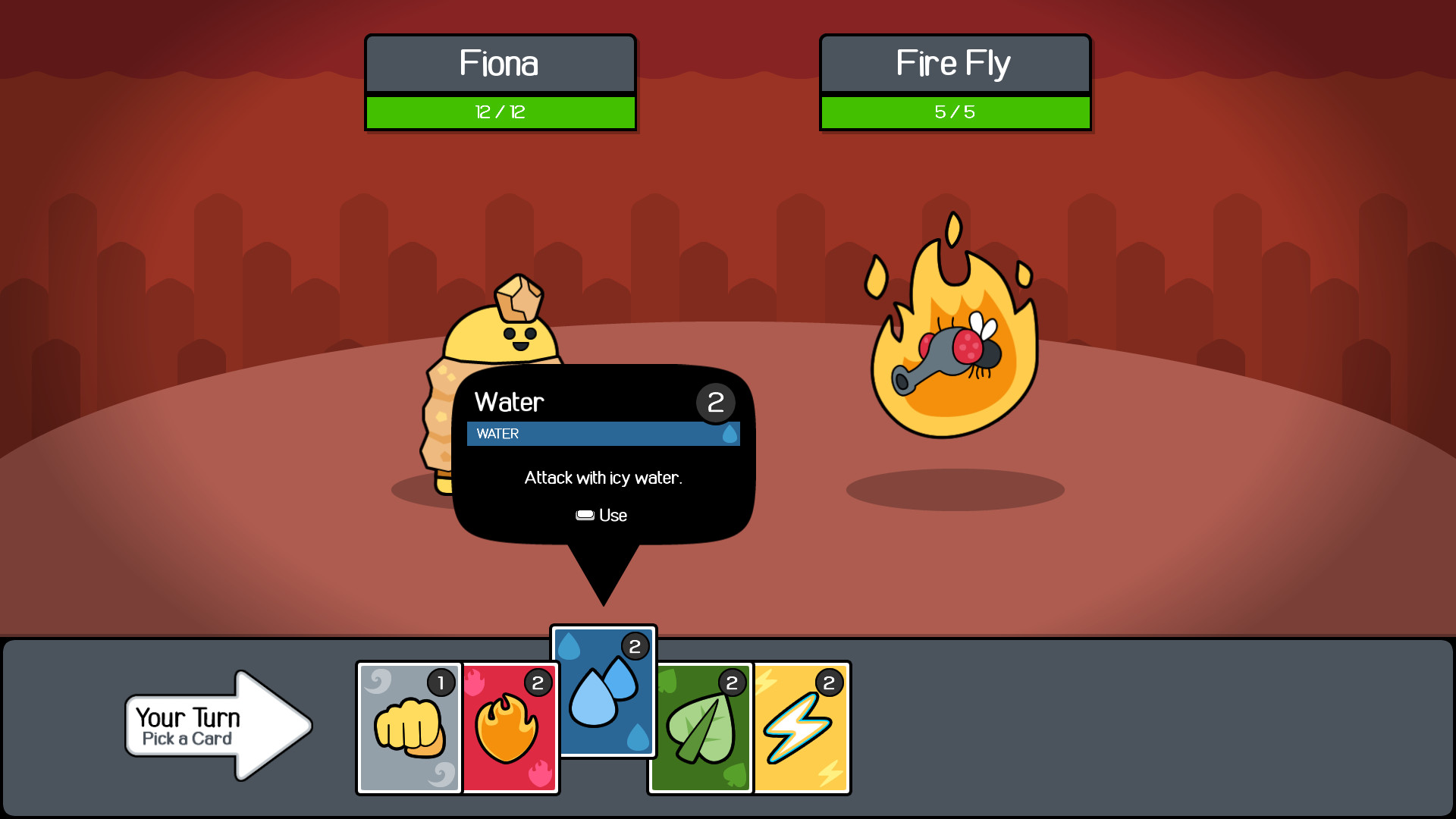Click the Your Turn arrow
Viewport: 1456px width, 819px height.
(216, 724)
